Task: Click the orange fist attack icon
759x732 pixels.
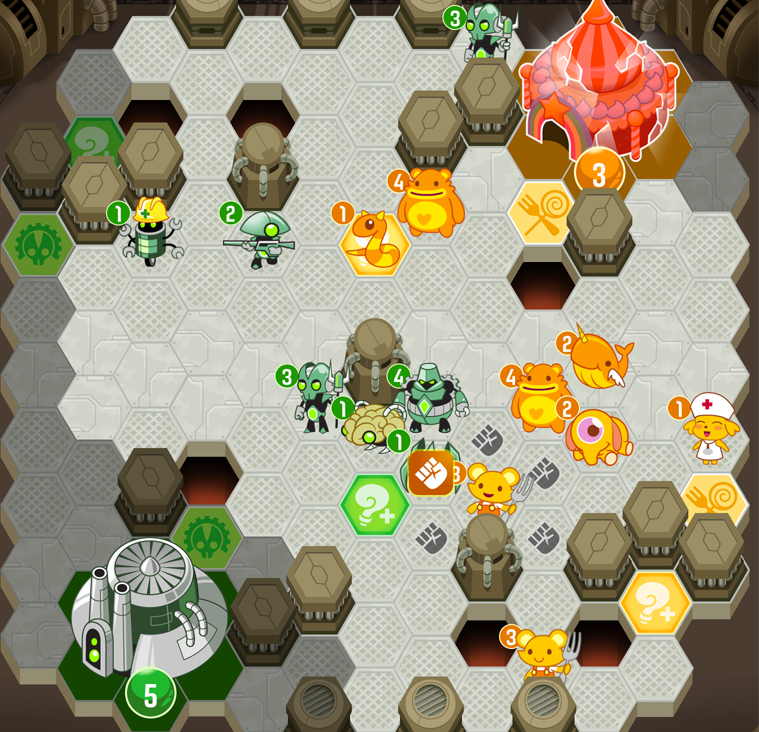Action: point(431,472)
